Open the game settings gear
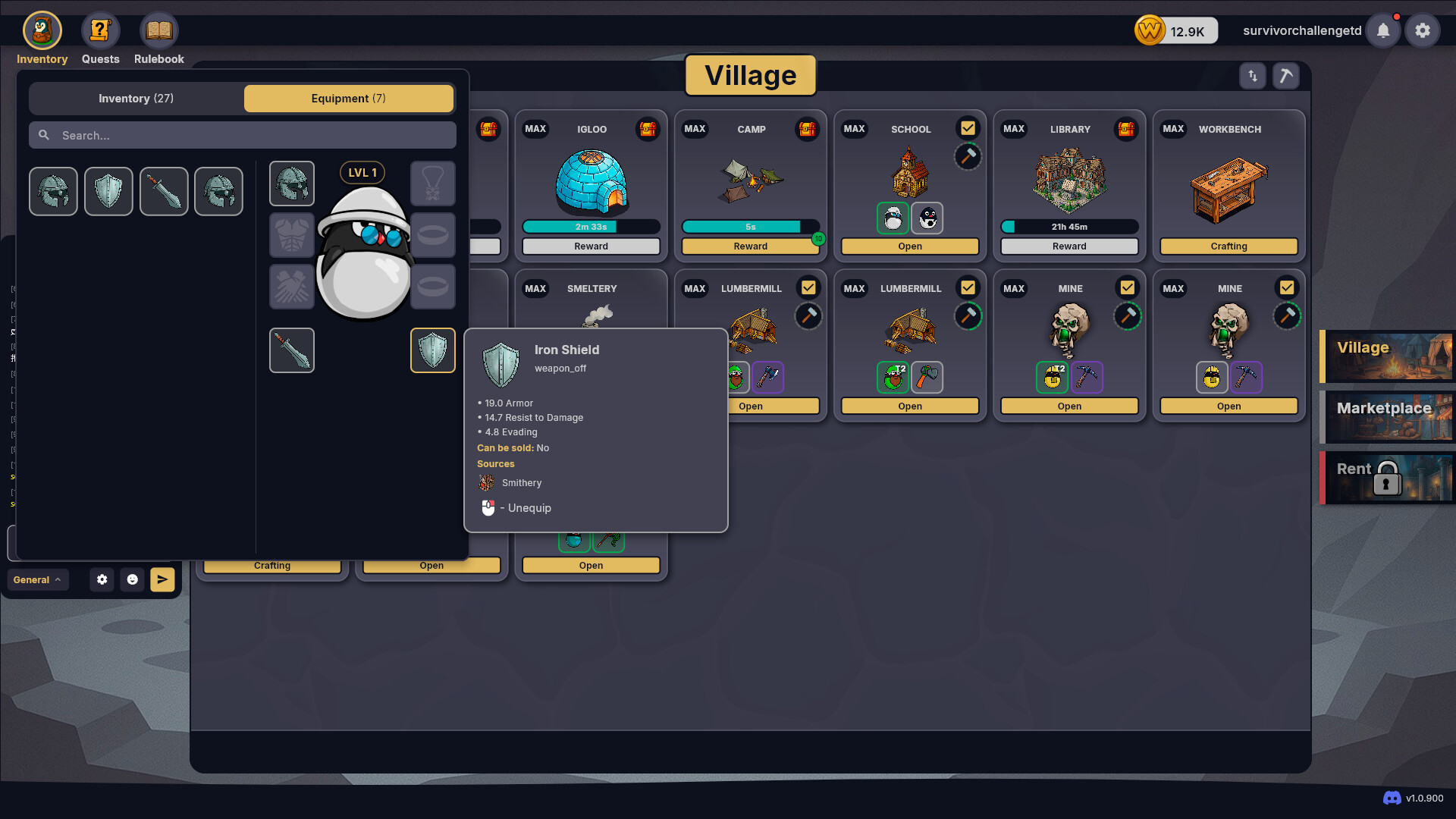 1423,30
